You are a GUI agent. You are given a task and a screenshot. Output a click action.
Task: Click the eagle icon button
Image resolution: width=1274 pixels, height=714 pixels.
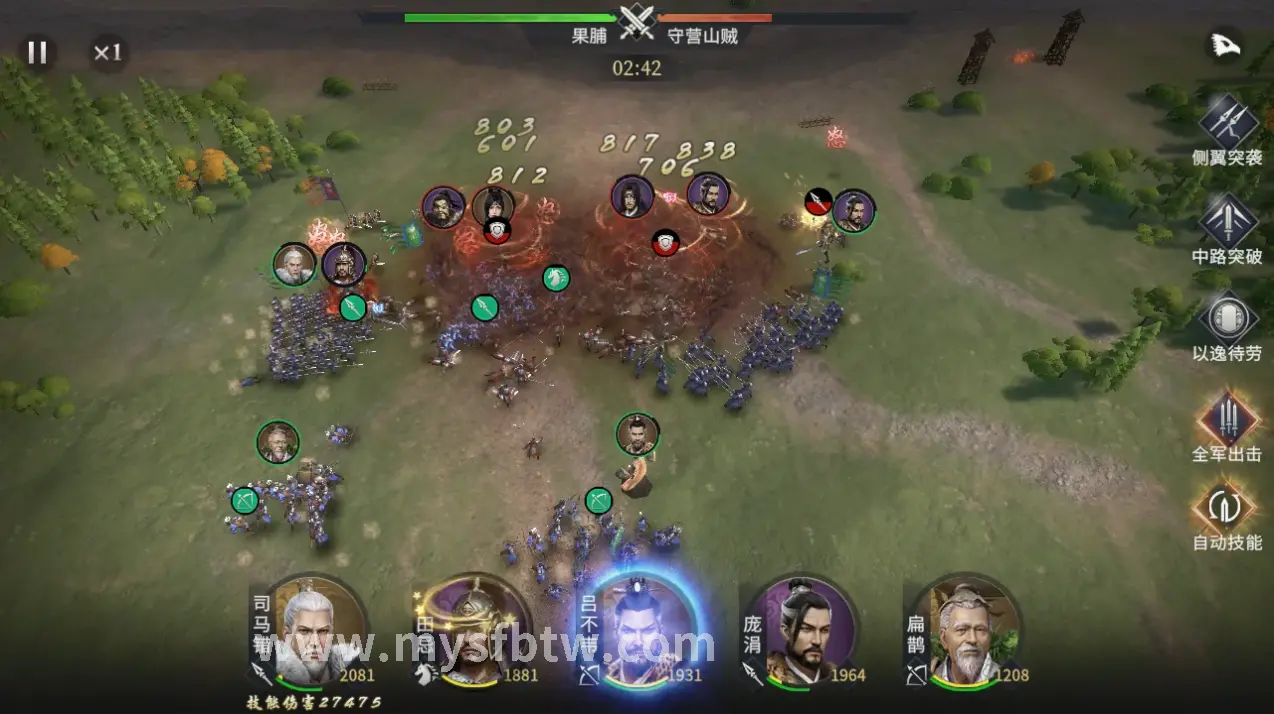1225,45
